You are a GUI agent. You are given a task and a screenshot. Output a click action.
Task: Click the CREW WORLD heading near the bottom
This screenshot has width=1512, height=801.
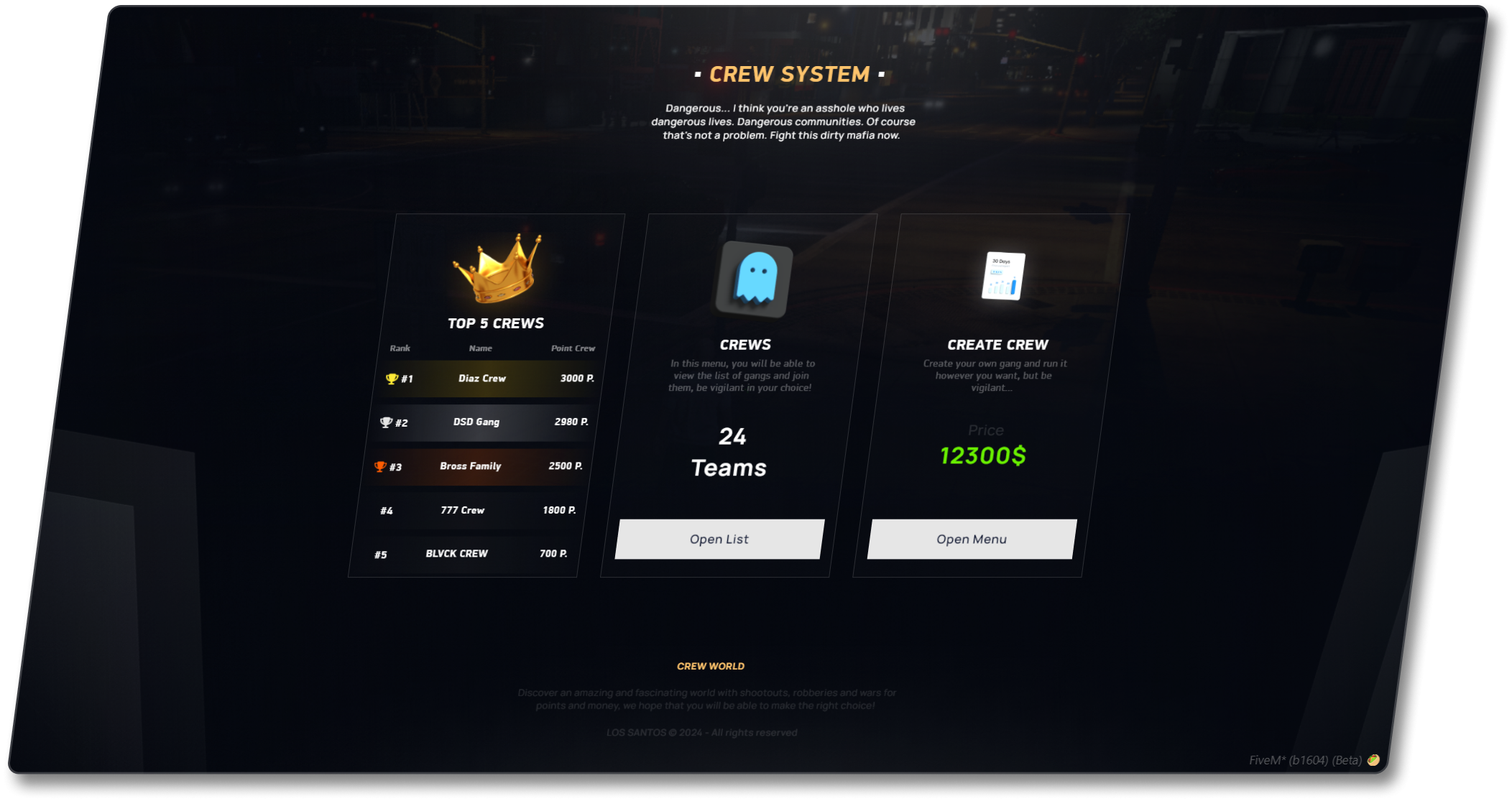711,666
